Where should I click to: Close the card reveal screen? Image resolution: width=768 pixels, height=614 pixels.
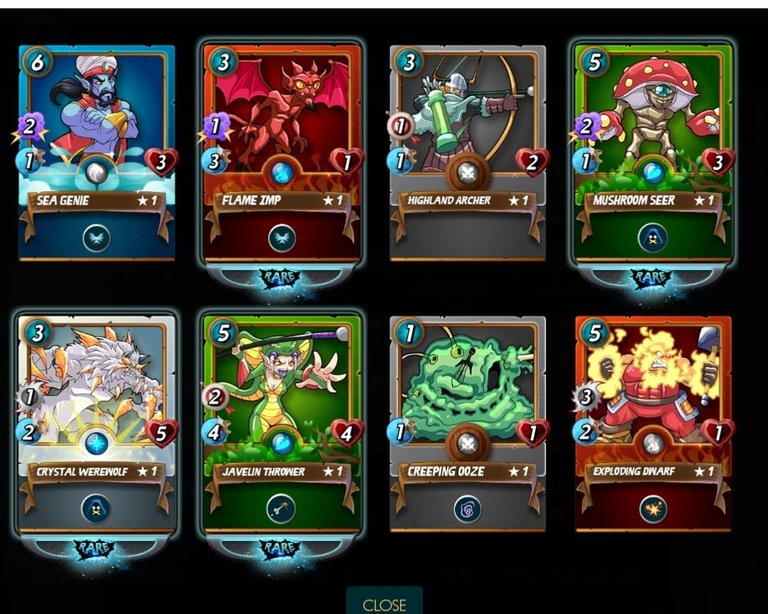(x=384, y=603)
